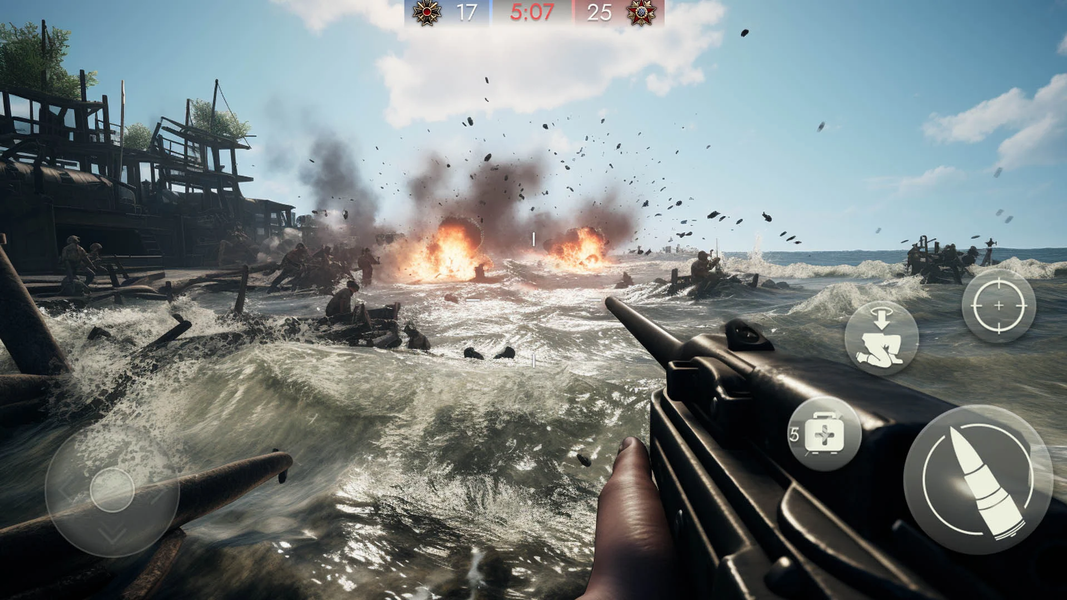Use the medkit heal button
1067x600 pixels.
coord(824,435)
